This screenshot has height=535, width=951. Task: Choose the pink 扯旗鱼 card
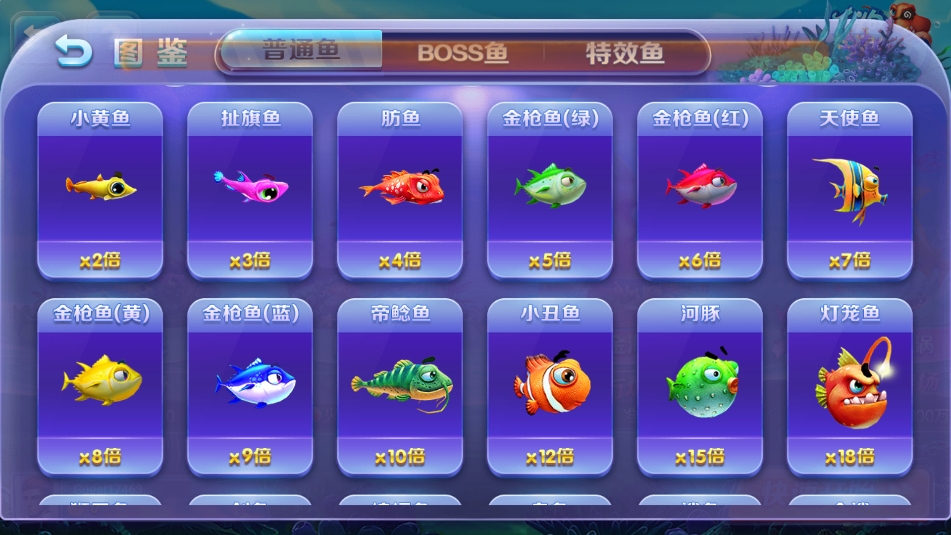coord(250,190)
